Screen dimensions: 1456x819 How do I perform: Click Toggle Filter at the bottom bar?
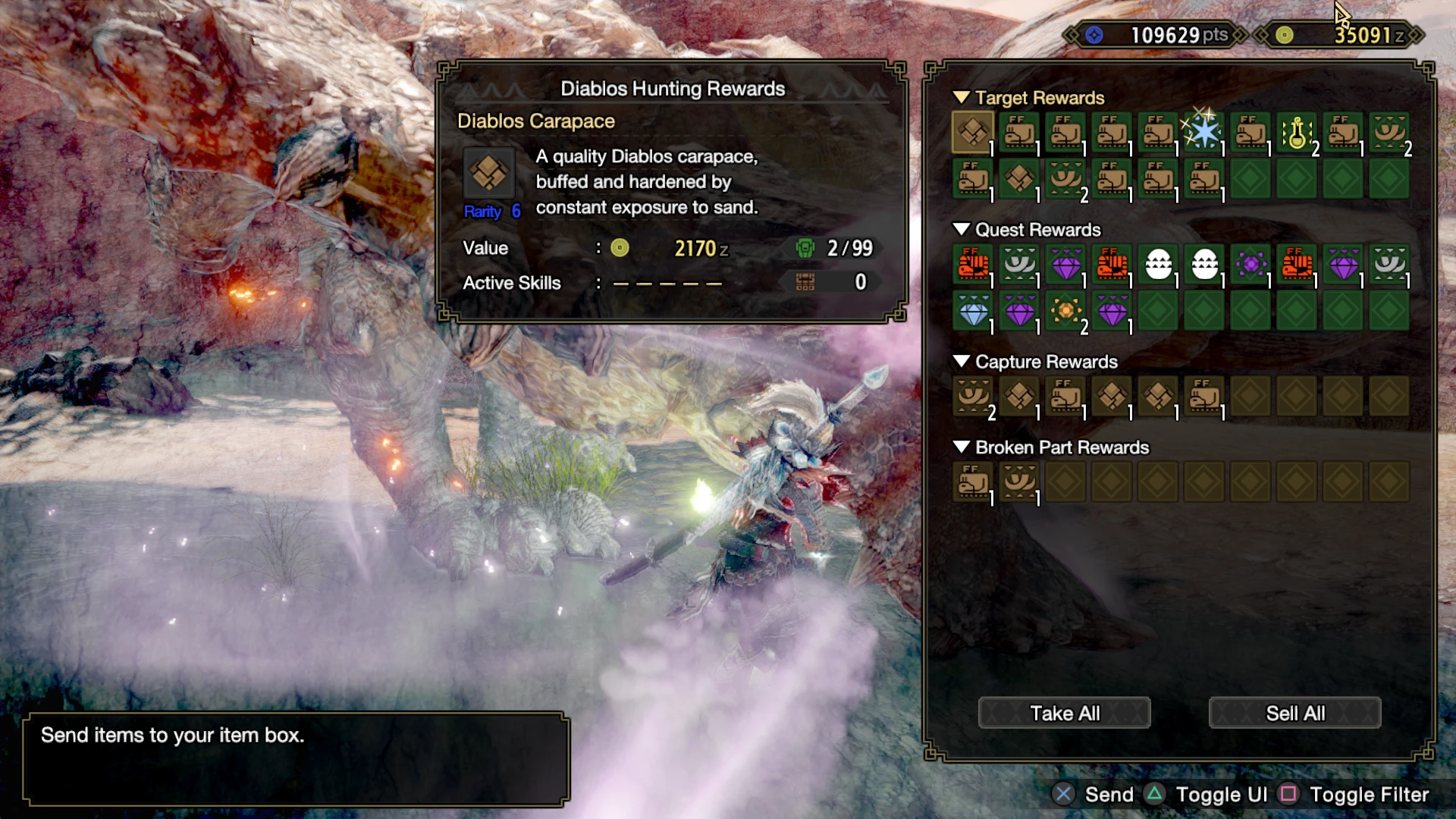coord(1369,795)
